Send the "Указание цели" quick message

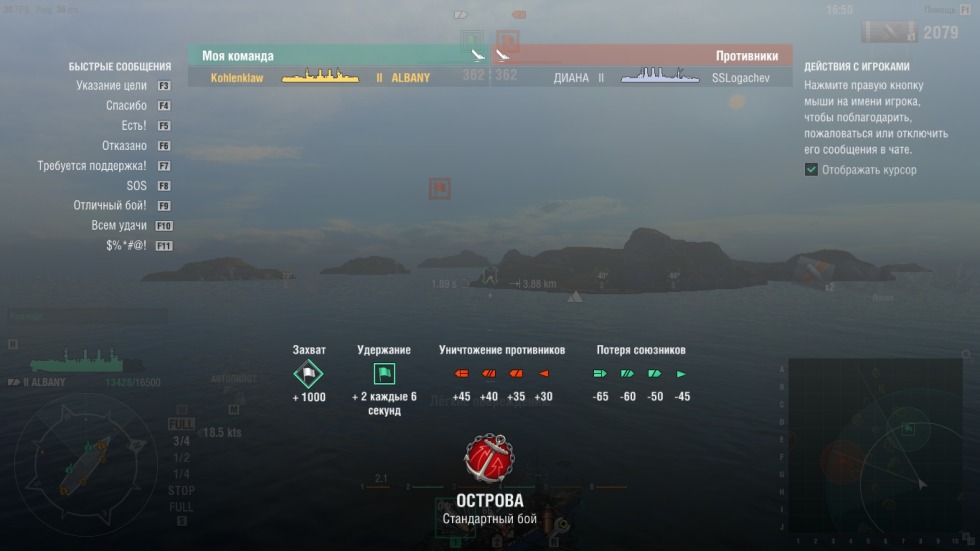pyautogui.click(x=111, y=86)
